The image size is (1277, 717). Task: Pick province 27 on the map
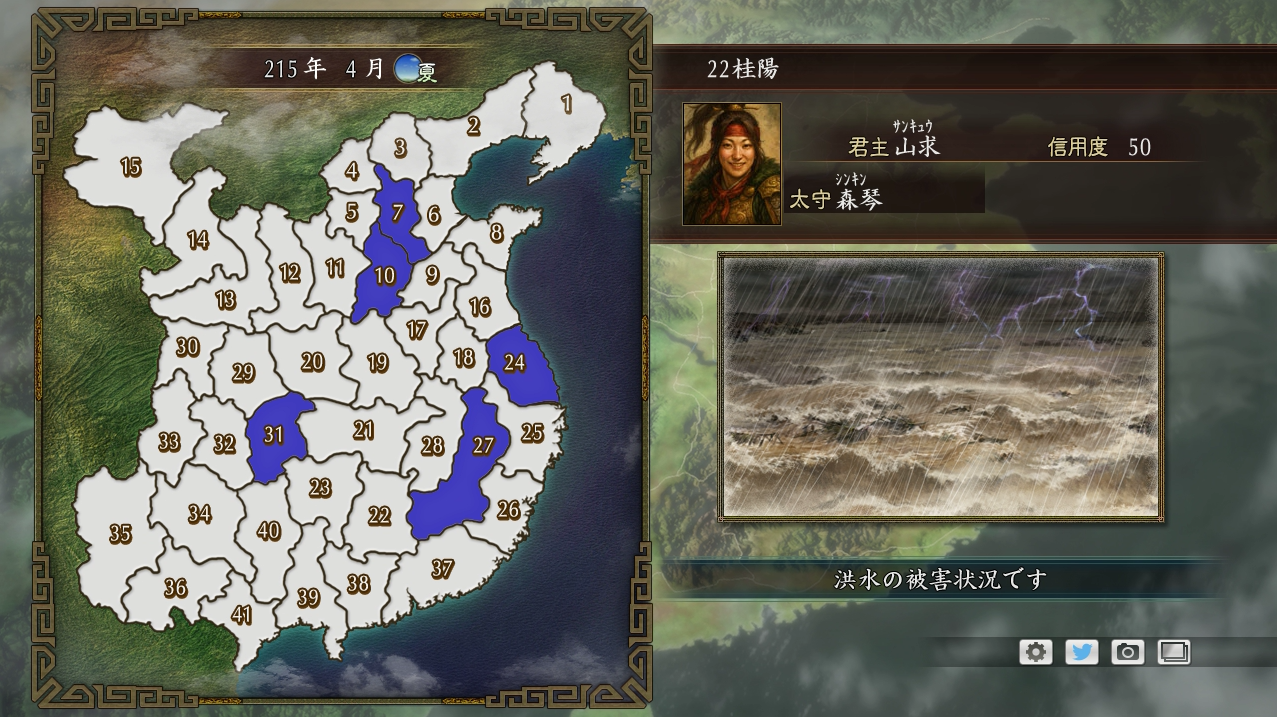pos(484,445)
